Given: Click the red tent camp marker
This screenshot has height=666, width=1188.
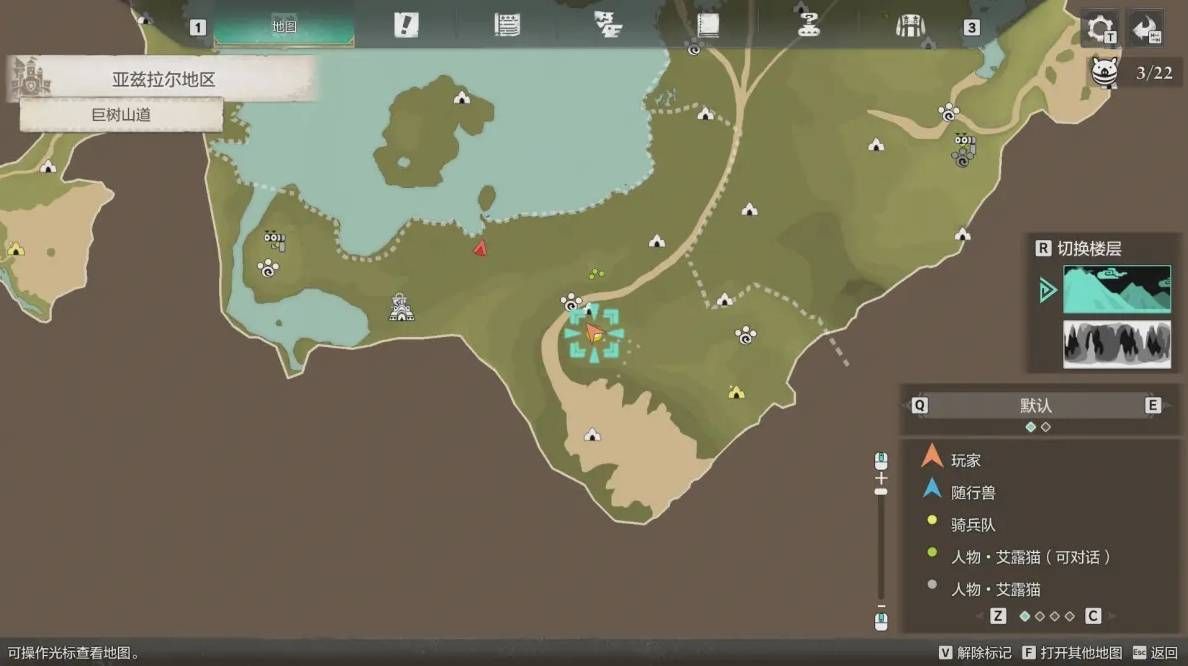Looking at the screenshot, I should (480, 248).
